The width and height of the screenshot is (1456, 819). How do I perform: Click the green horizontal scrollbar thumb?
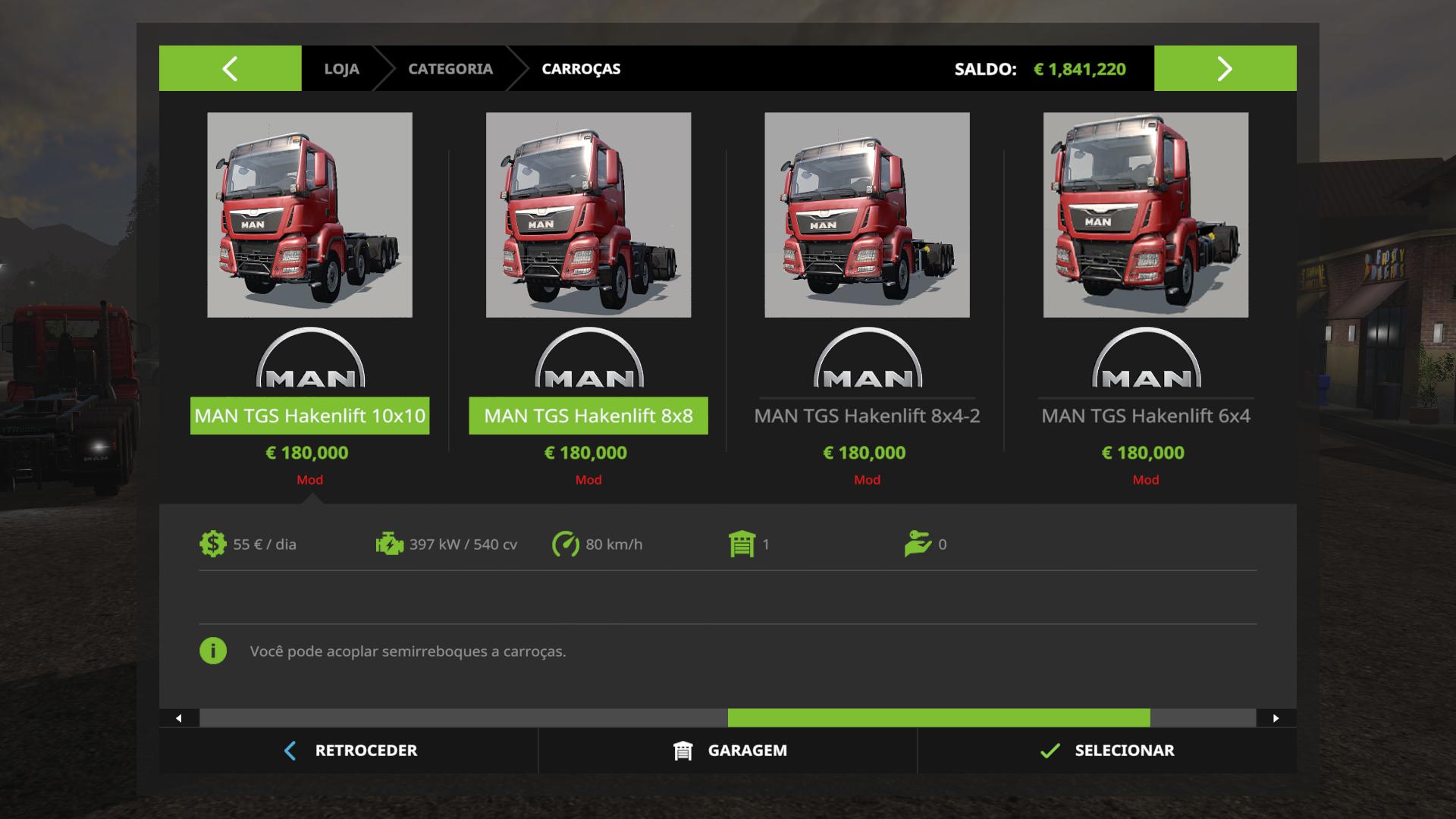coord(938,718)
